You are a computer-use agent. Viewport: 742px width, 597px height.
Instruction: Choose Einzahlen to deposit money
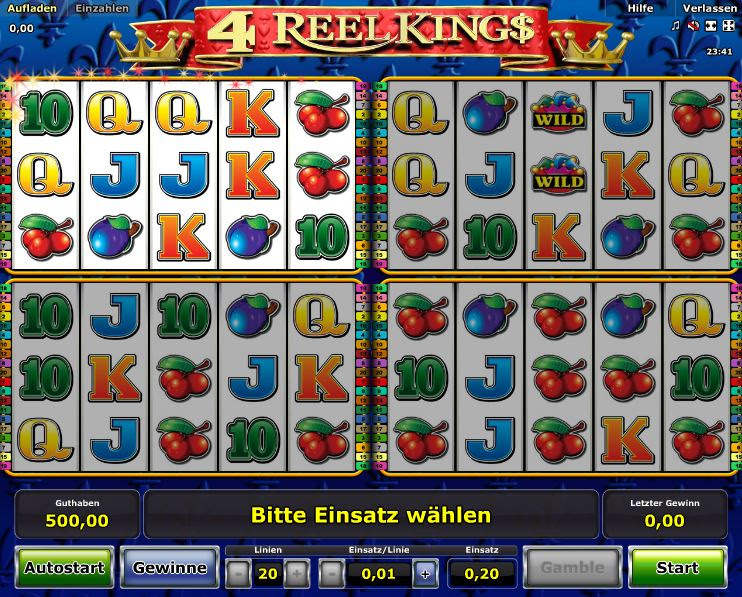coord(102,8)
